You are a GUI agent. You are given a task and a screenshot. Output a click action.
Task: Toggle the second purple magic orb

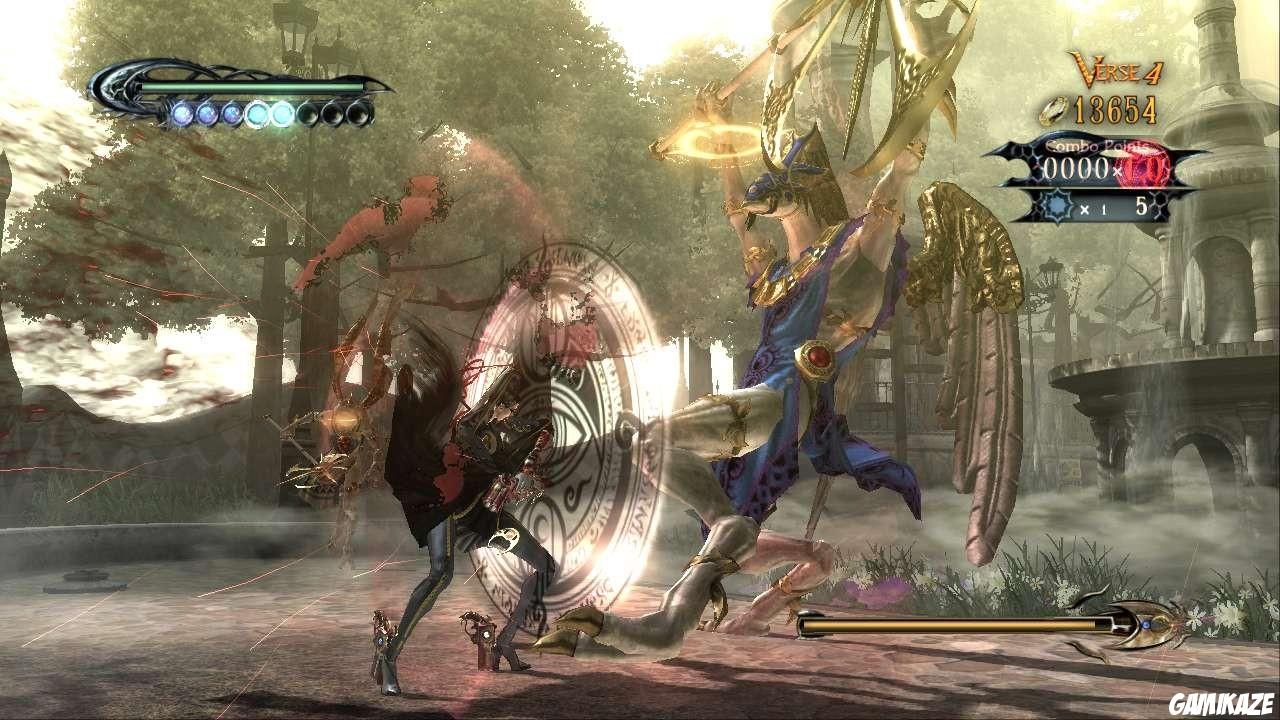click(x=208, y=114)
